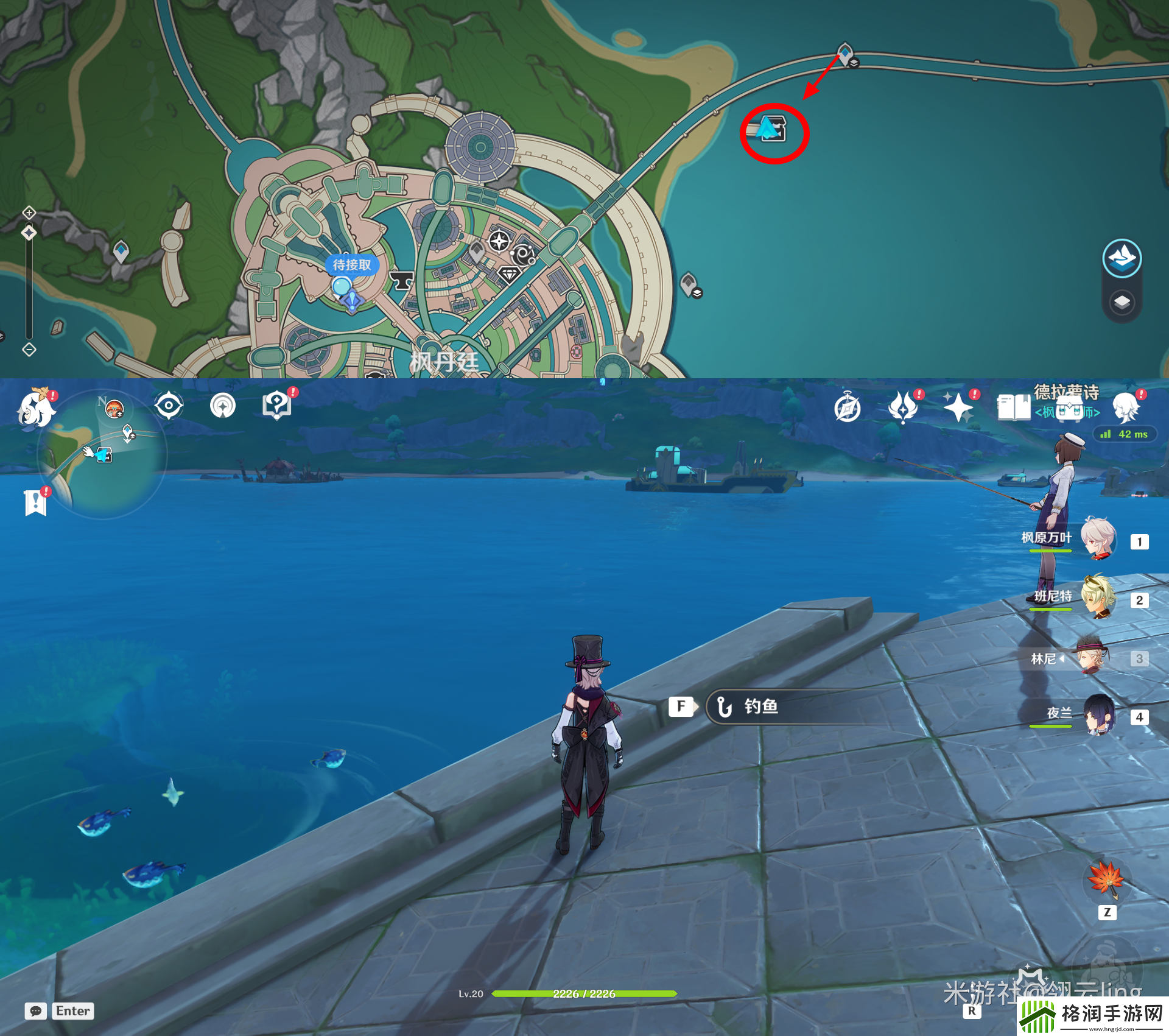
Task: Switch to party member 枫原万叶
Action: tap(1098, 538)
